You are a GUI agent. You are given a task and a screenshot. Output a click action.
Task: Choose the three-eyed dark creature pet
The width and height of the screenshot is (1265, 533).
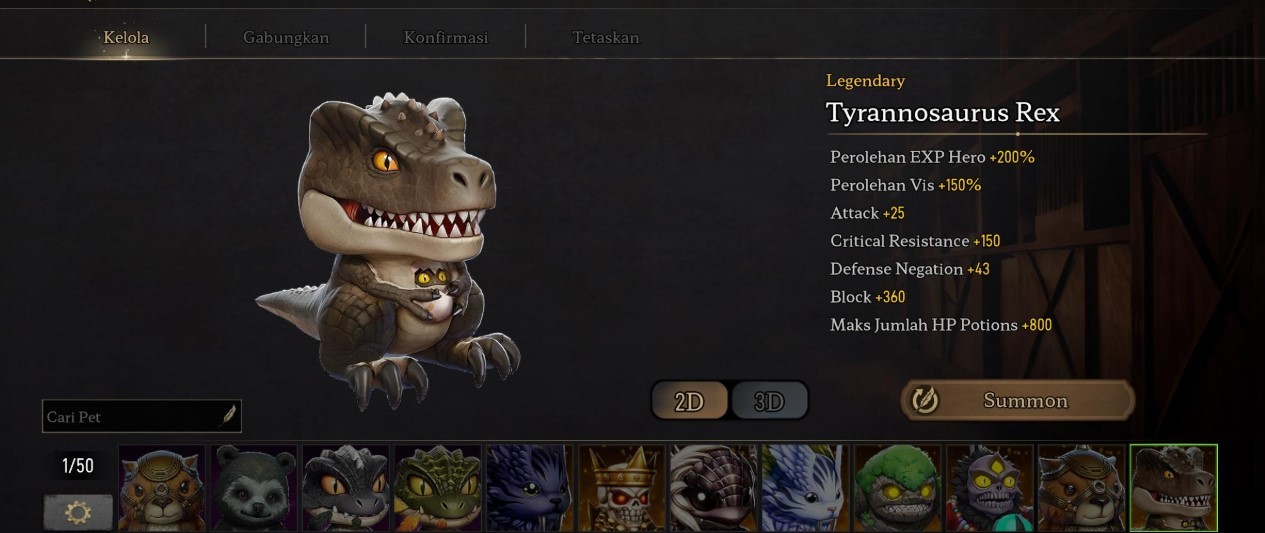point(989,489)
